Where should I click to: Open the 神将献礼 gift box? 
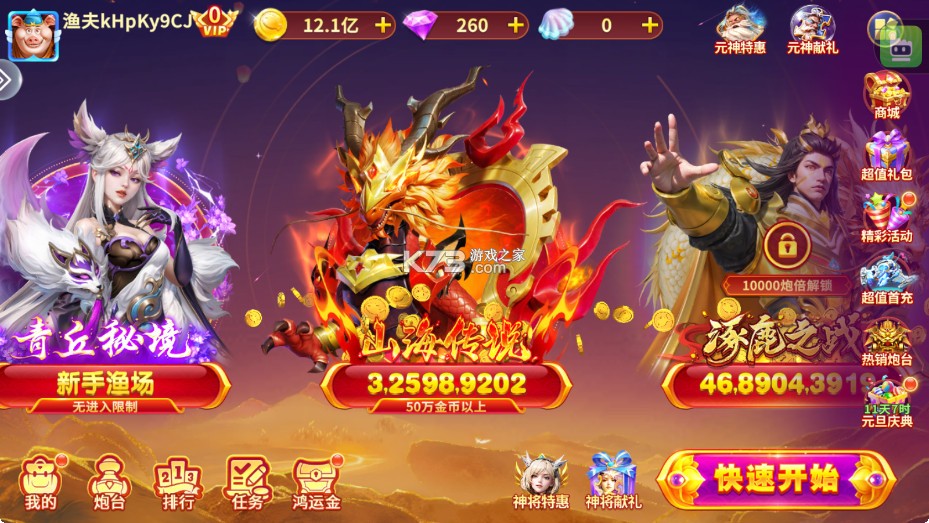(x=613, y=480)
